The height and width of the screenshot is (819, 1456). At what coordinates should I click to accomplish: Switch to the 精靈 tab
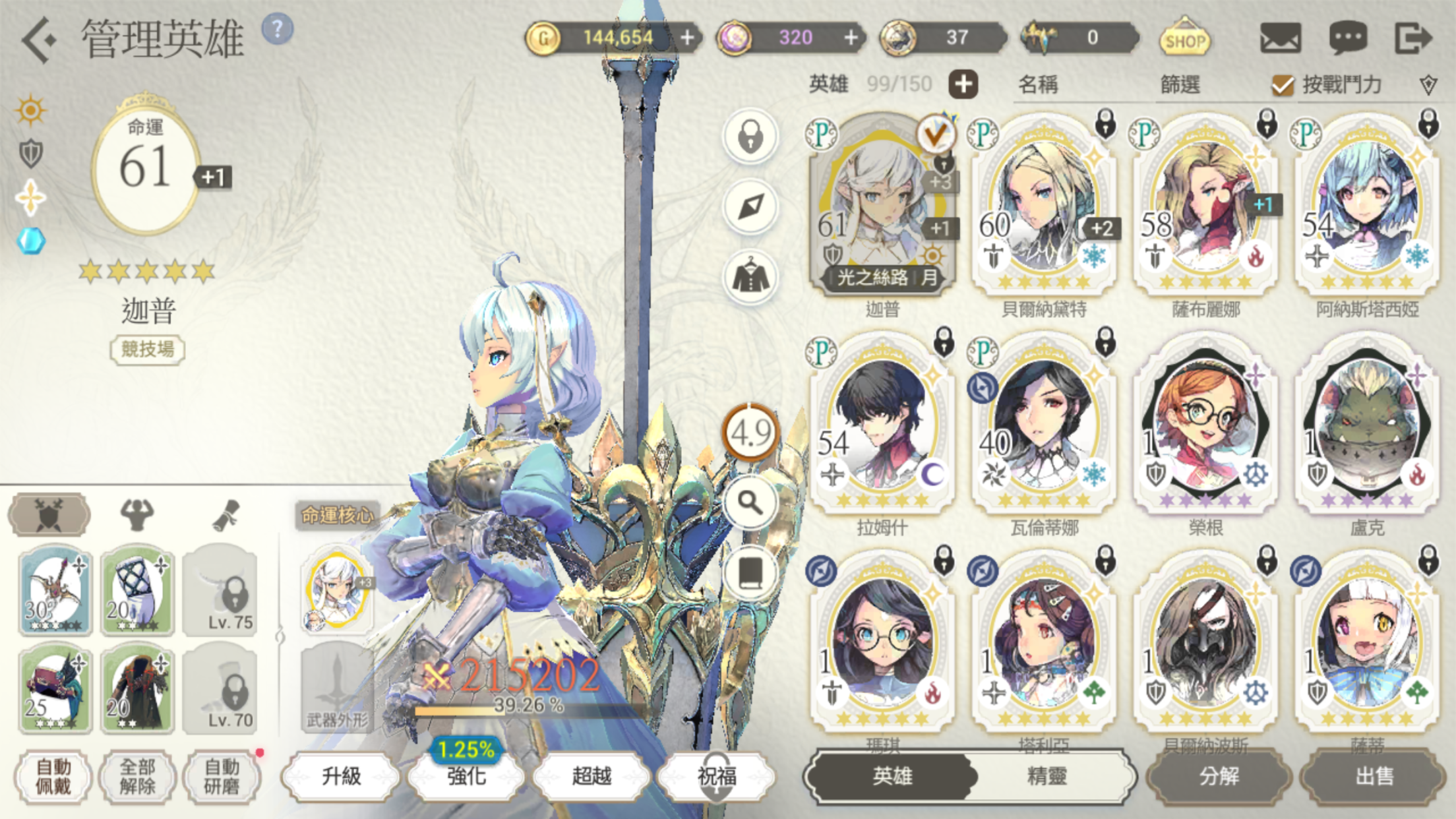click(1046, 776)
